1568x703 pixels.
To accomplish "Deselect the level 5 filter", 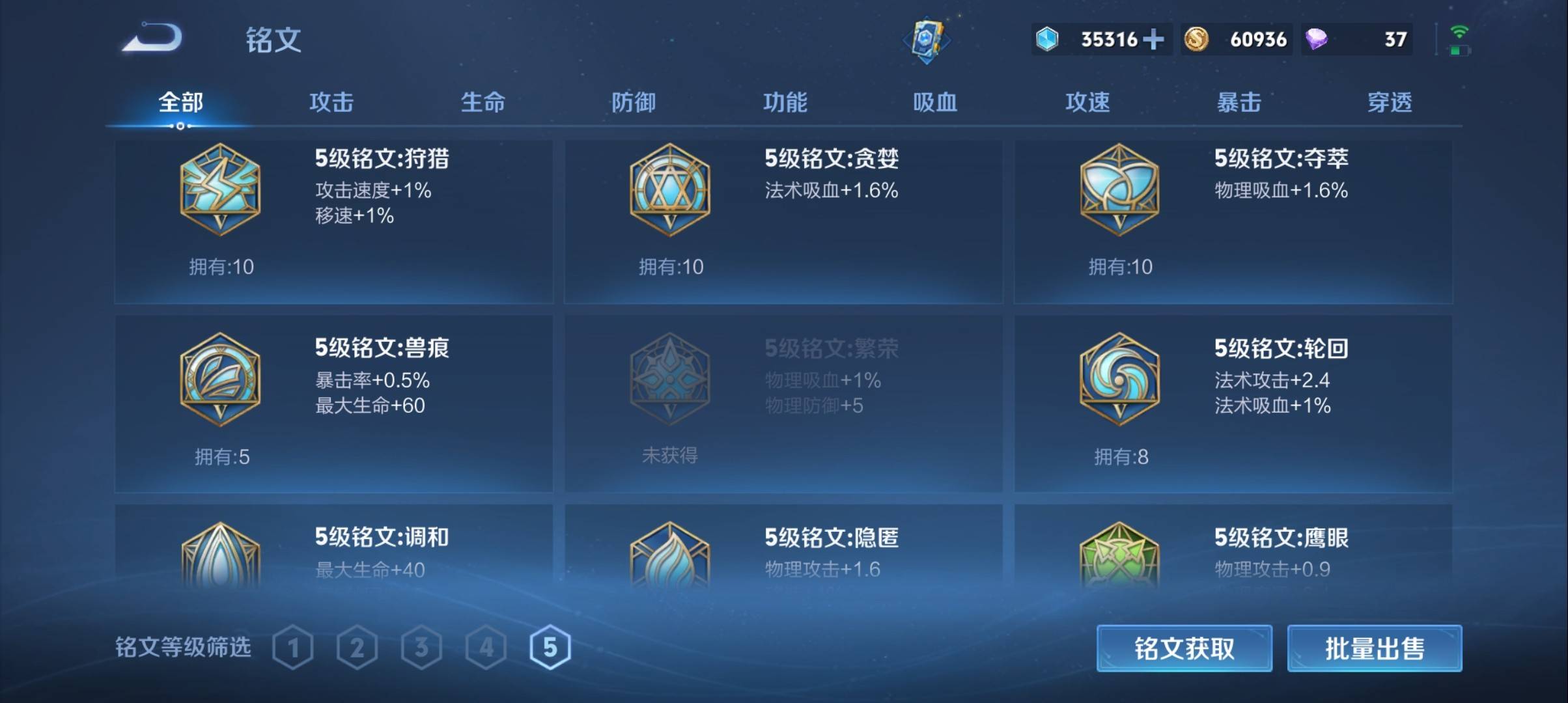I will tap(550, 647).
